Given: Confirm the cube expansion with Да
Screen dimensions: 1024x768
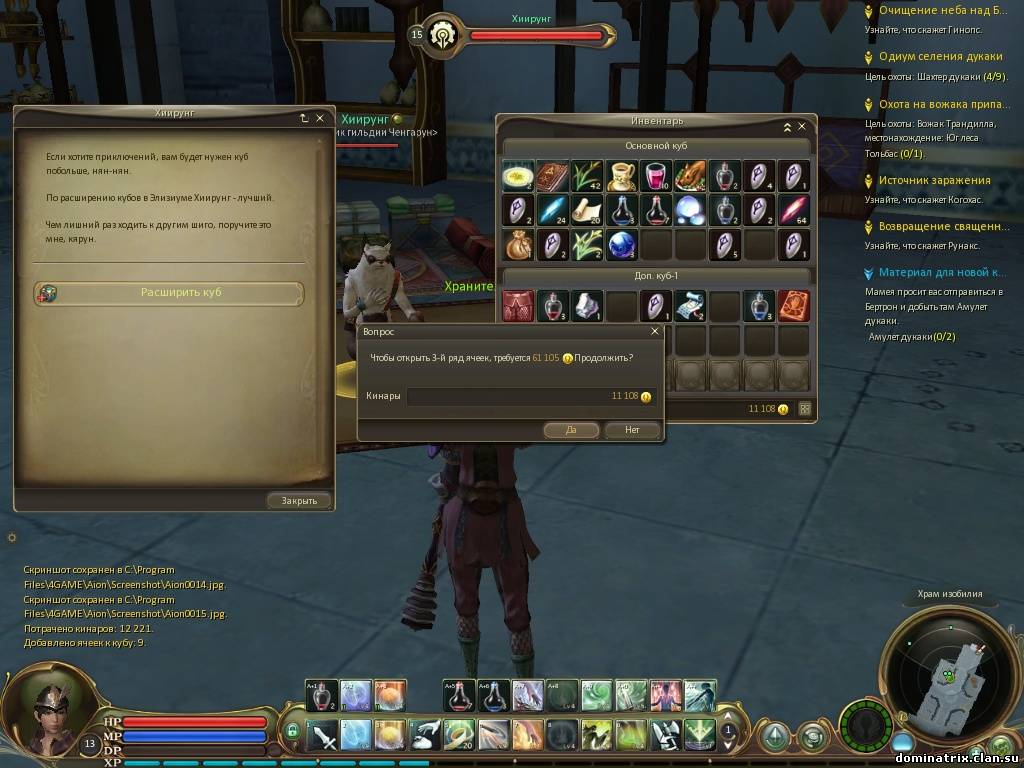Looking at the screenshot, I should pos(571,430).
